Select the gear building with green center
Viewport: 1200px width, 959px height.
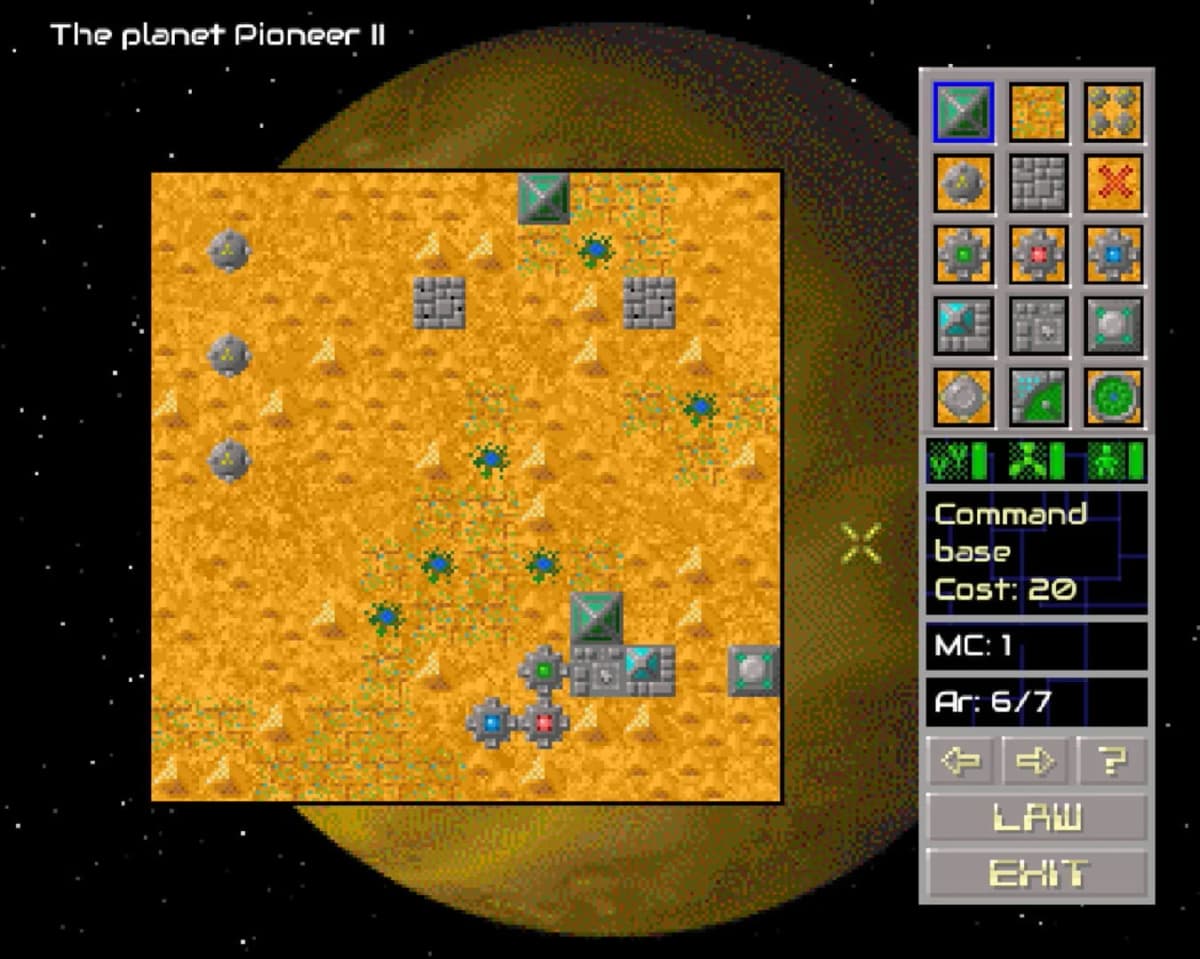(x=963, y=254)
